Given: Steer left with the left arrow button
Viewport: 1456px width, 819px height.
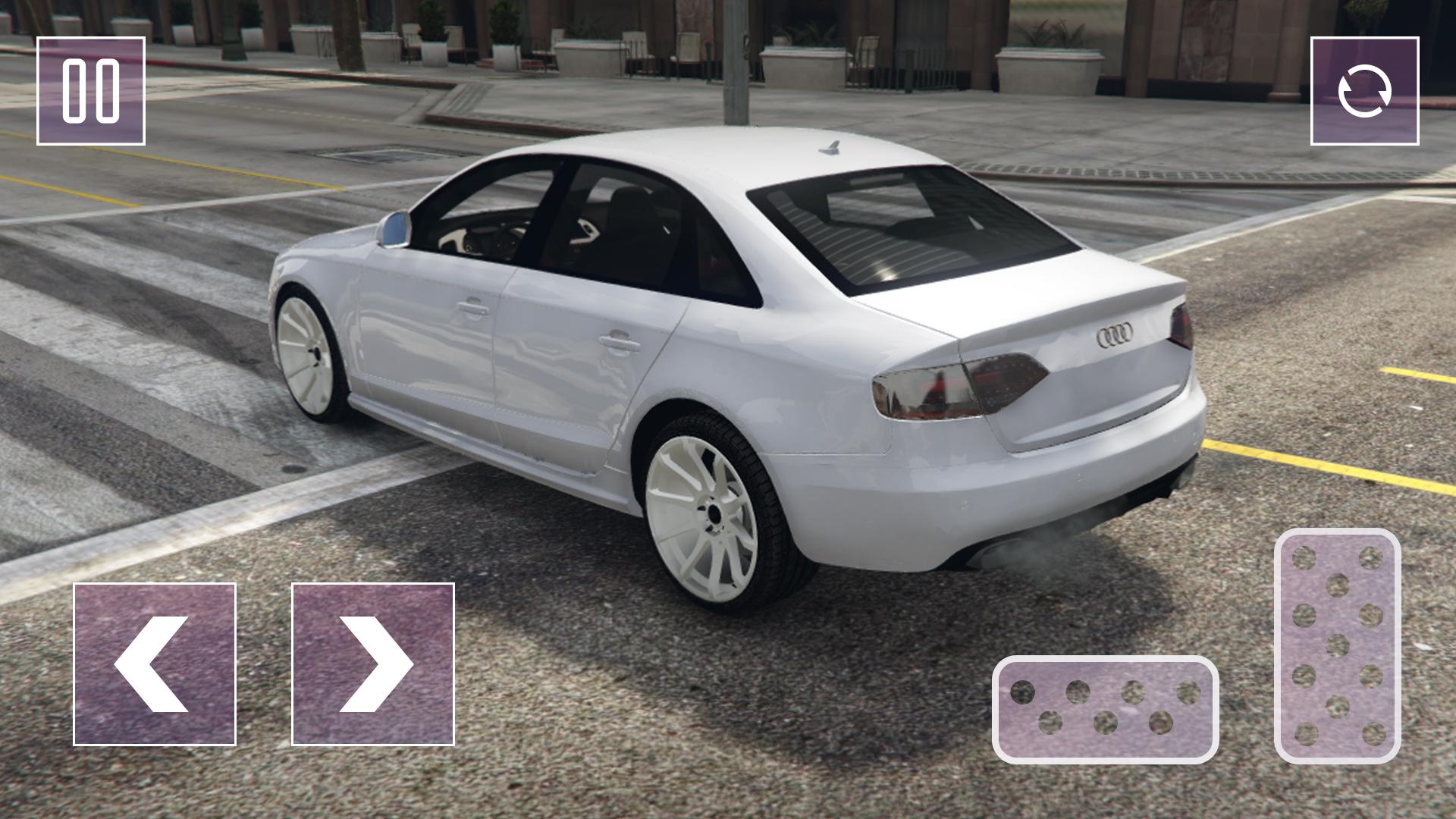Looking at the screenshot, I should pyautogui.click(x=155, y=664).
